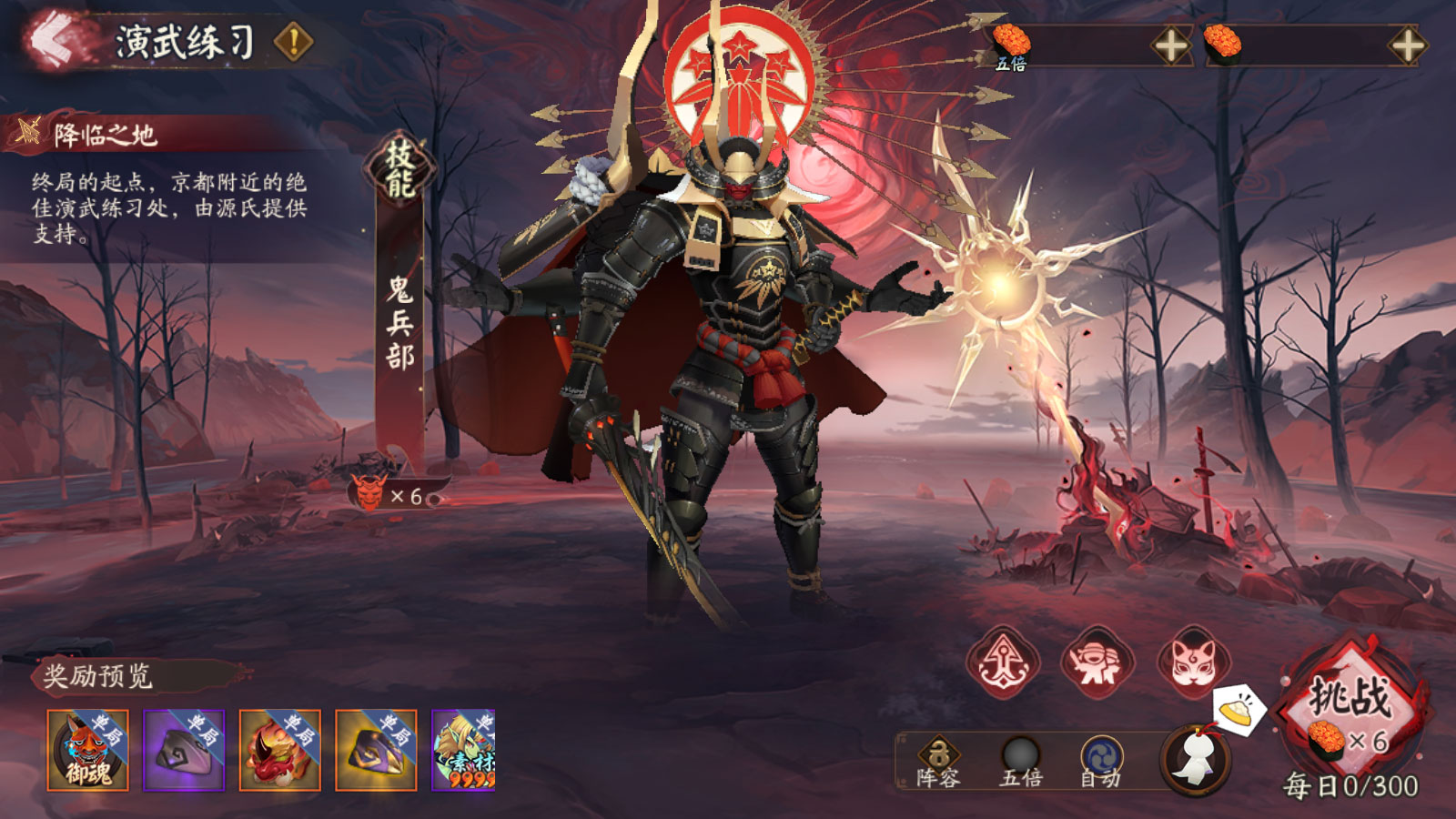
Task: Toggle the 五倍 five-times option
Action: pyautogui.click(x=1020, y=761)
